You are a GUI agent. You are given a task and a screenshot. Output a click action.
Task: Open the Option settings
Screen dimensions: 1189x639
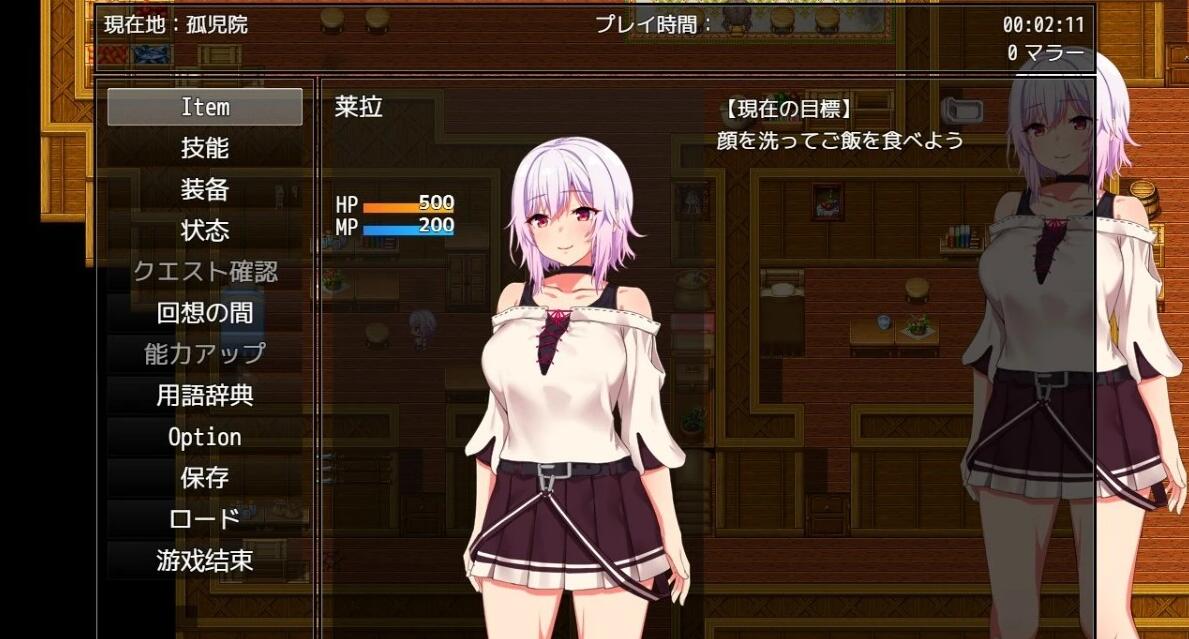[x=205, y=437]
